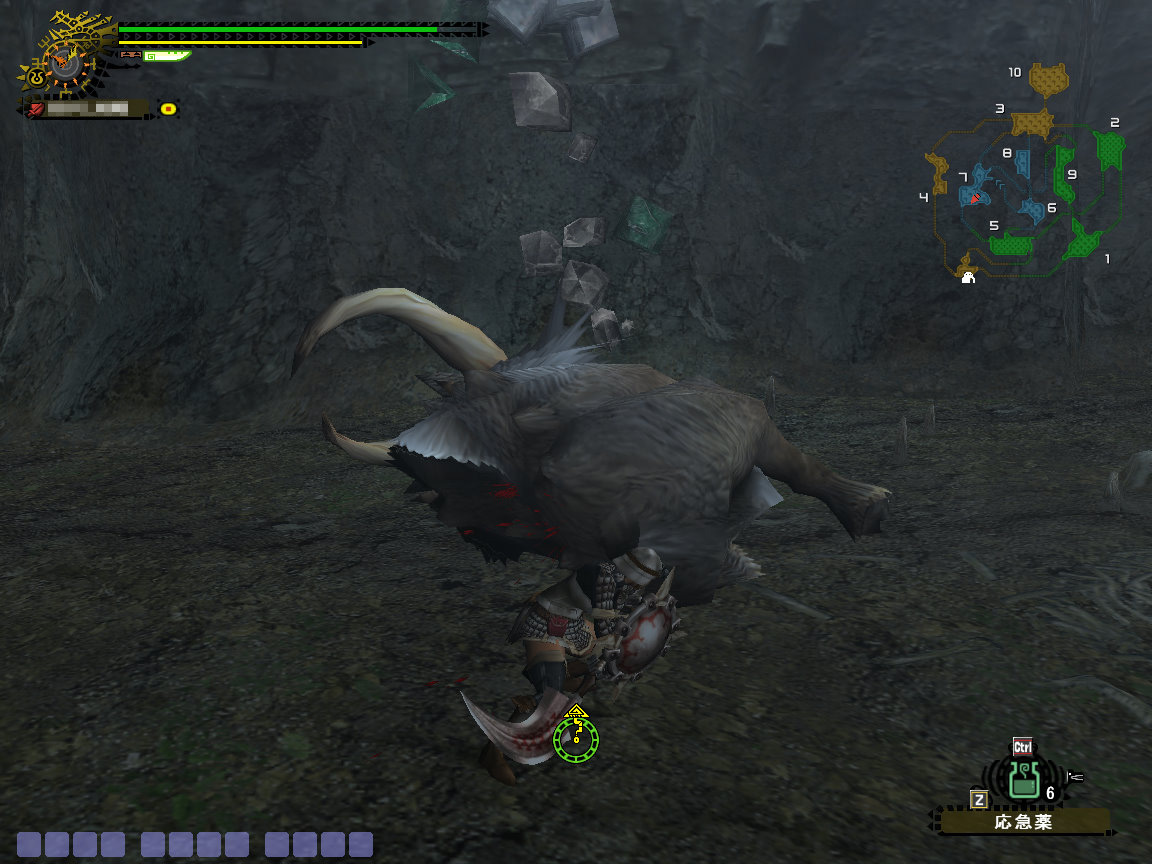Choose yellow area 3 on the minimap

[1032, 123]
